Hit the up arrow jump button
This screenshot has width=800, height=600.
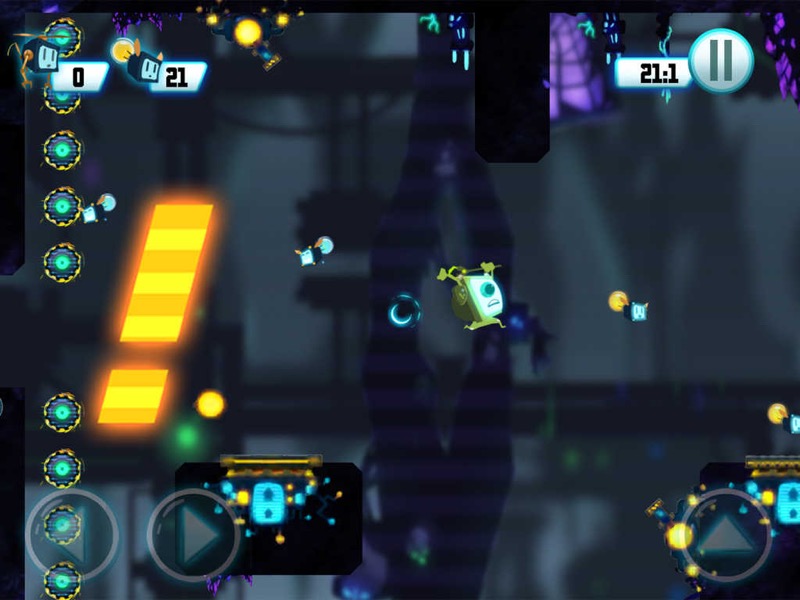[727, 535]
